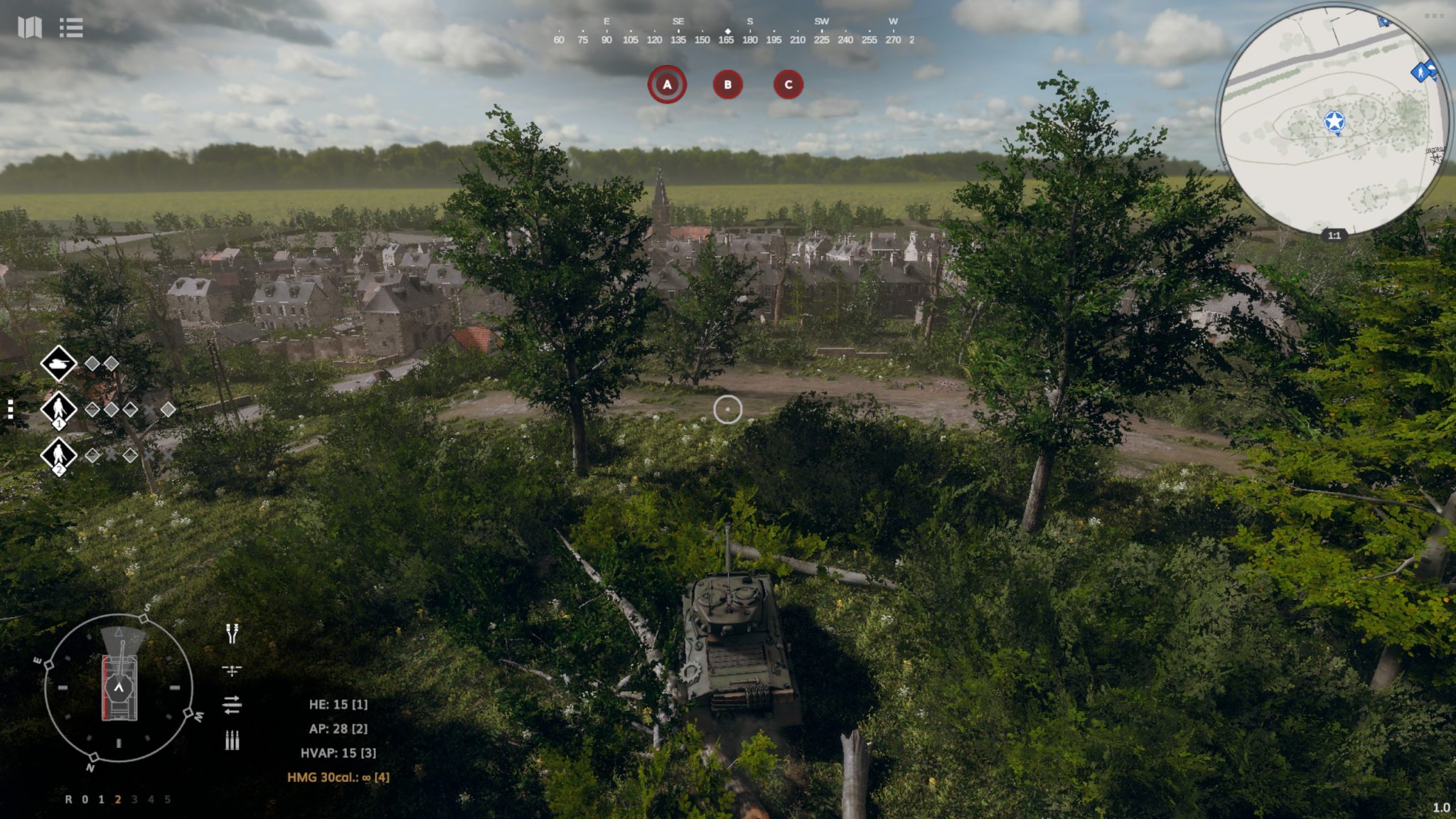Select the HMG 30cal. weapon

(x=338, y=777)
